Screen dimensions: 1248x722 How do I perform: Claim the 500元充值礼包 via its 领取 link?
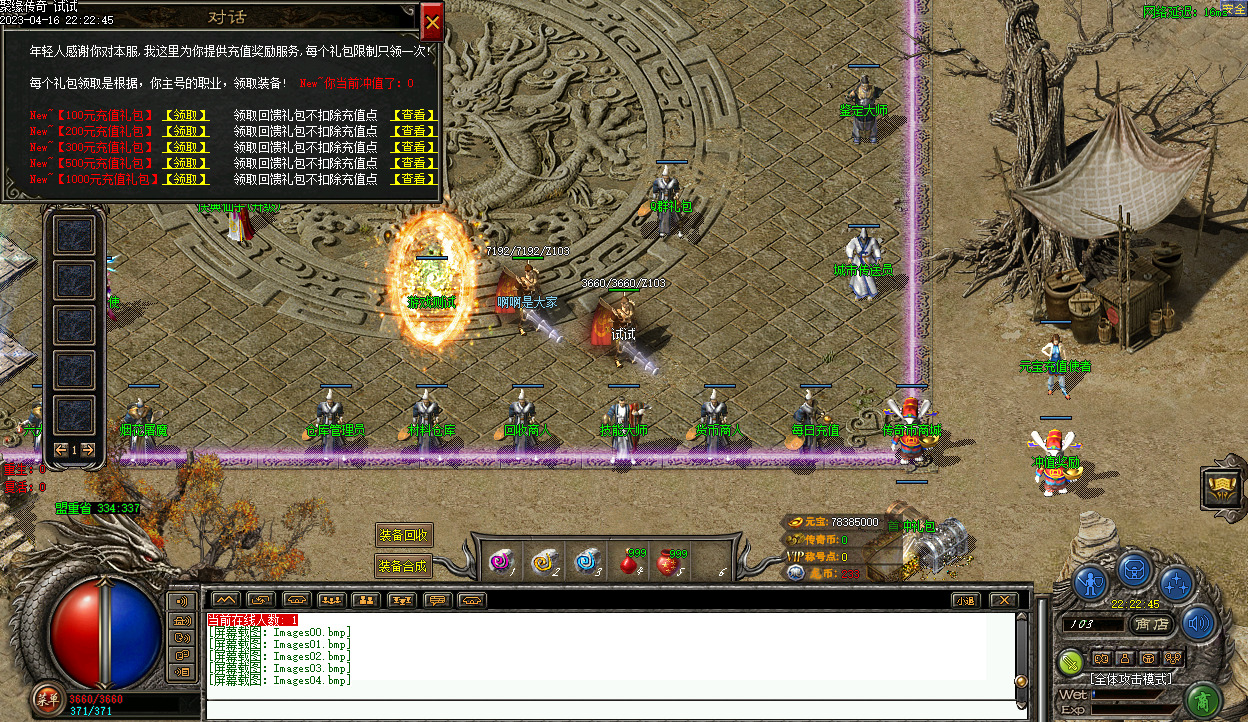coord(186,163)
